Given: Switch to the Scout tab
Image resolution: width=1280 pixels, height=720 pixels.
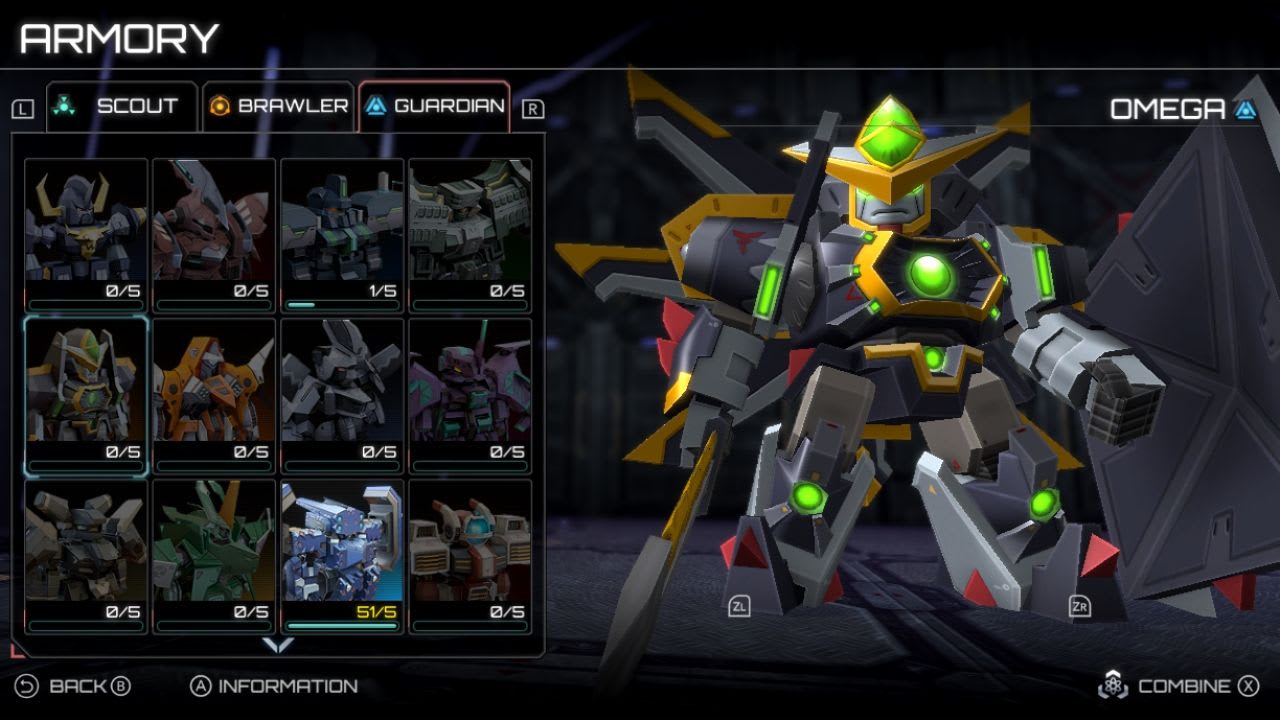Looking at the screenshot, I should tap(120, 103).
